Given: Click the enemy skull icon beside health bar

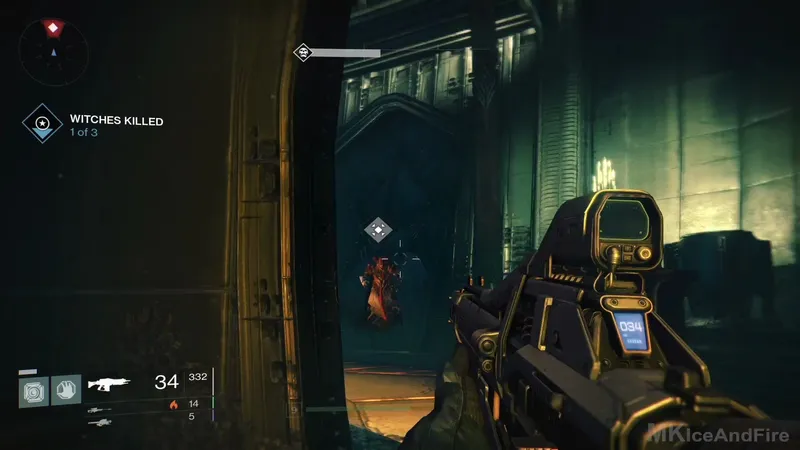Looking at the screenshot, I should (301, 52).
